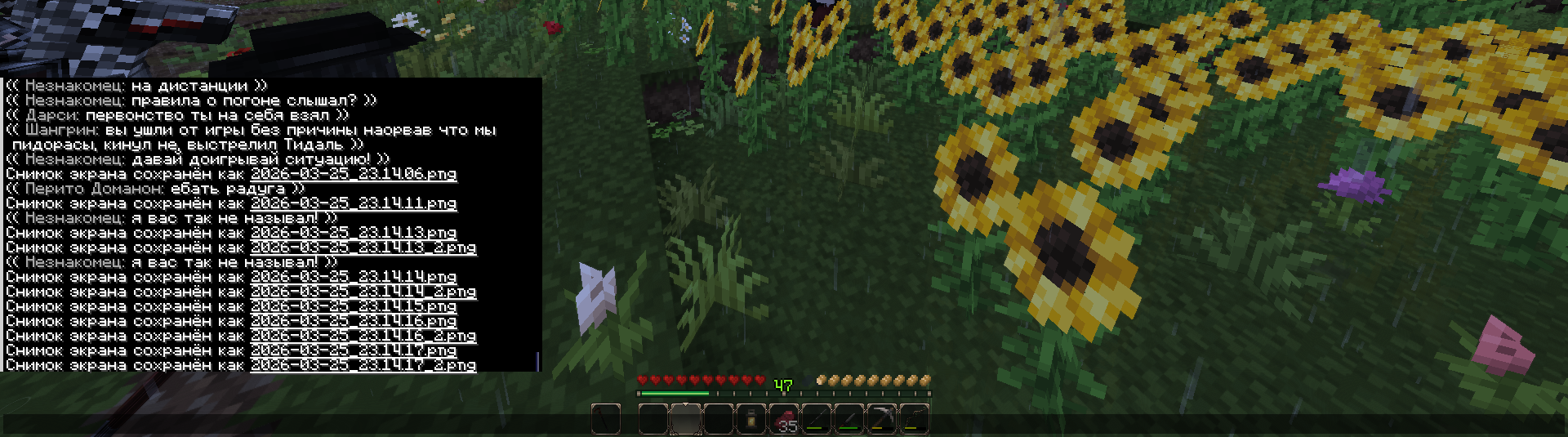The width and height of the screenshot is (1568, 437).
Task: Open the screenshot link 2026-03-25_23.14.11.png
Action: click(353, 203)
